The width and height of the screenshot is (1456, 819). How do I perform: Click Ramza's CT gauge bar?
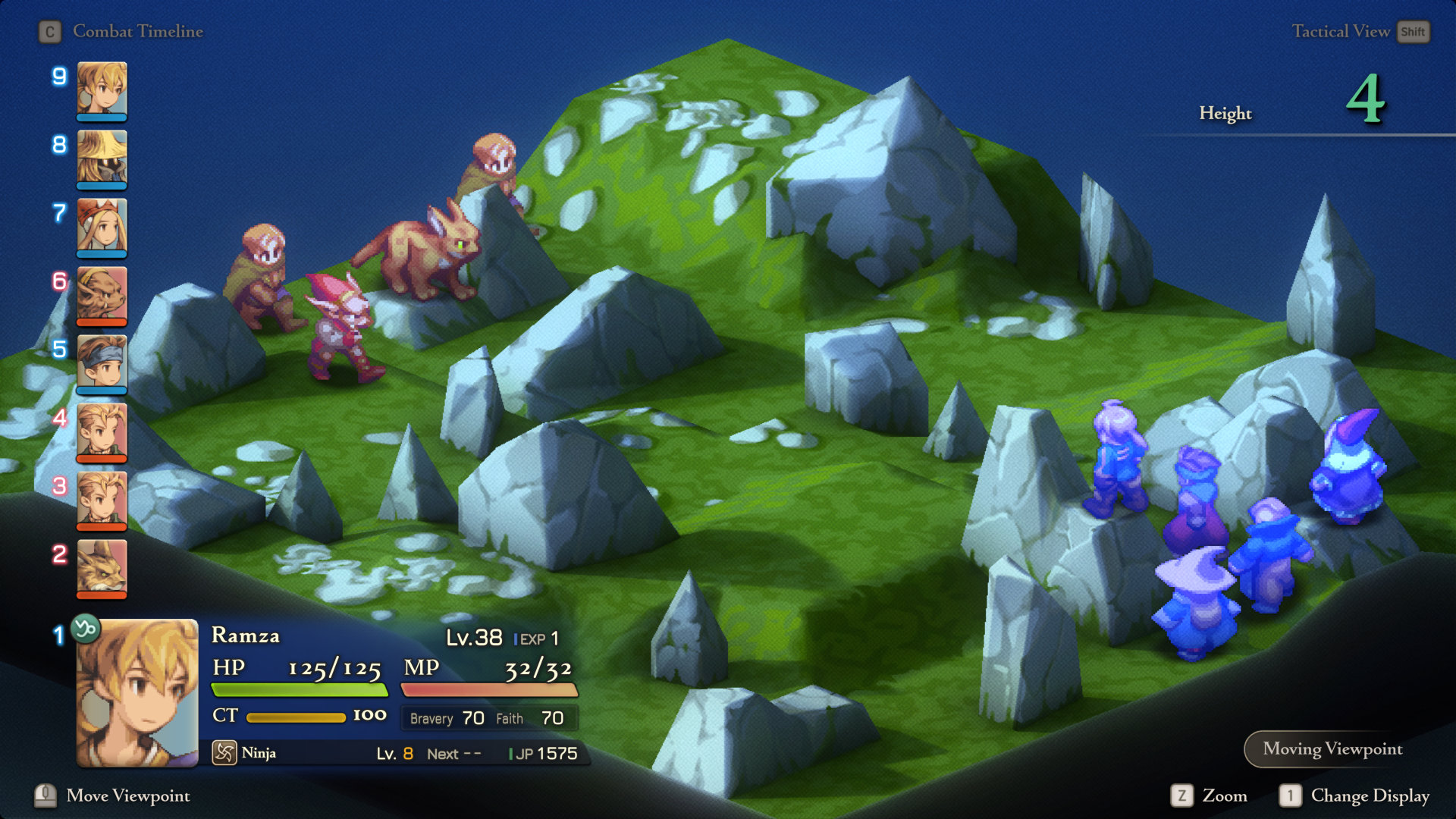pyautogui.click(x=294, y=716)
